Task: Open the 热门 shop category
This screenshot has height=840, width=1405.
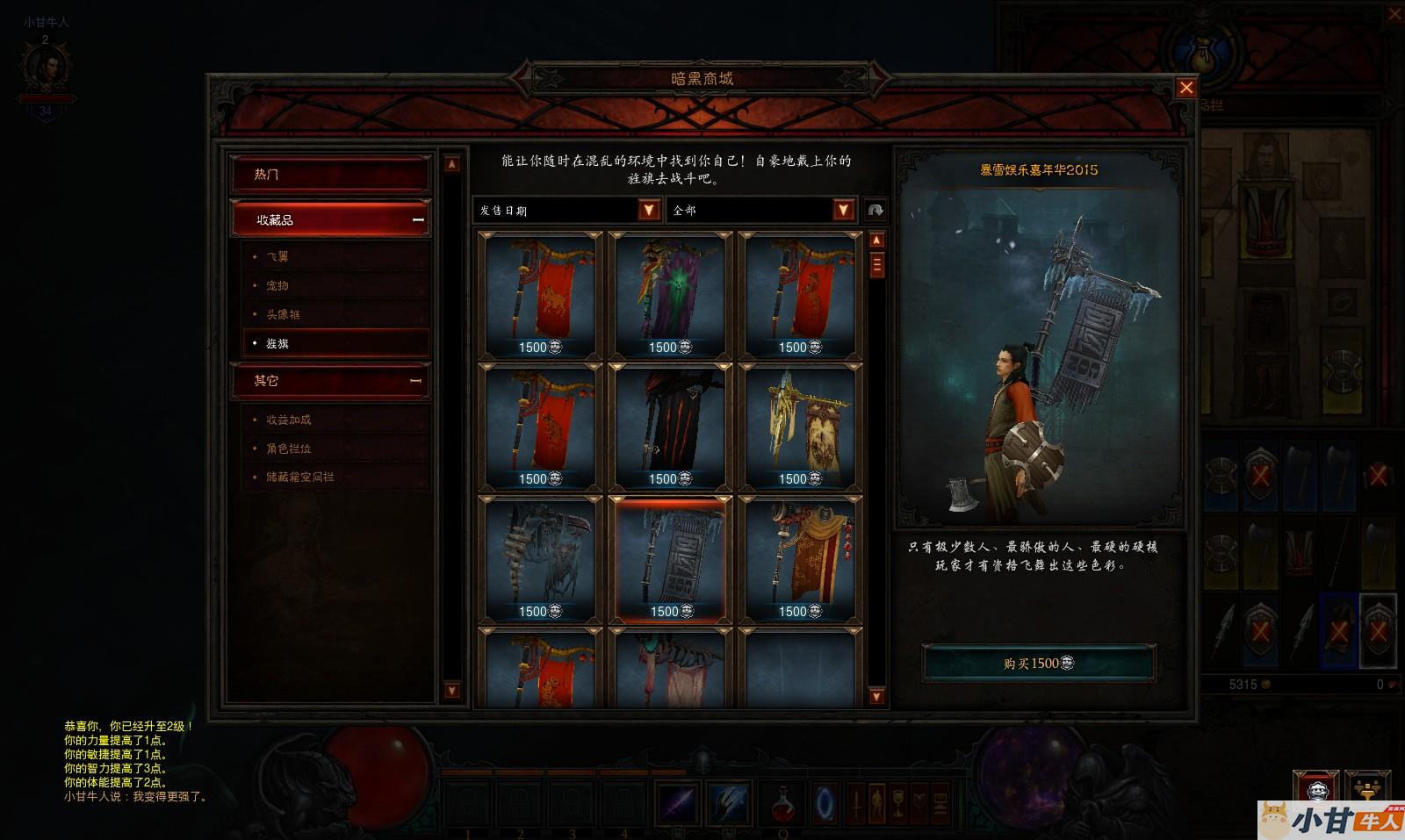Action: tap(330, 174)
